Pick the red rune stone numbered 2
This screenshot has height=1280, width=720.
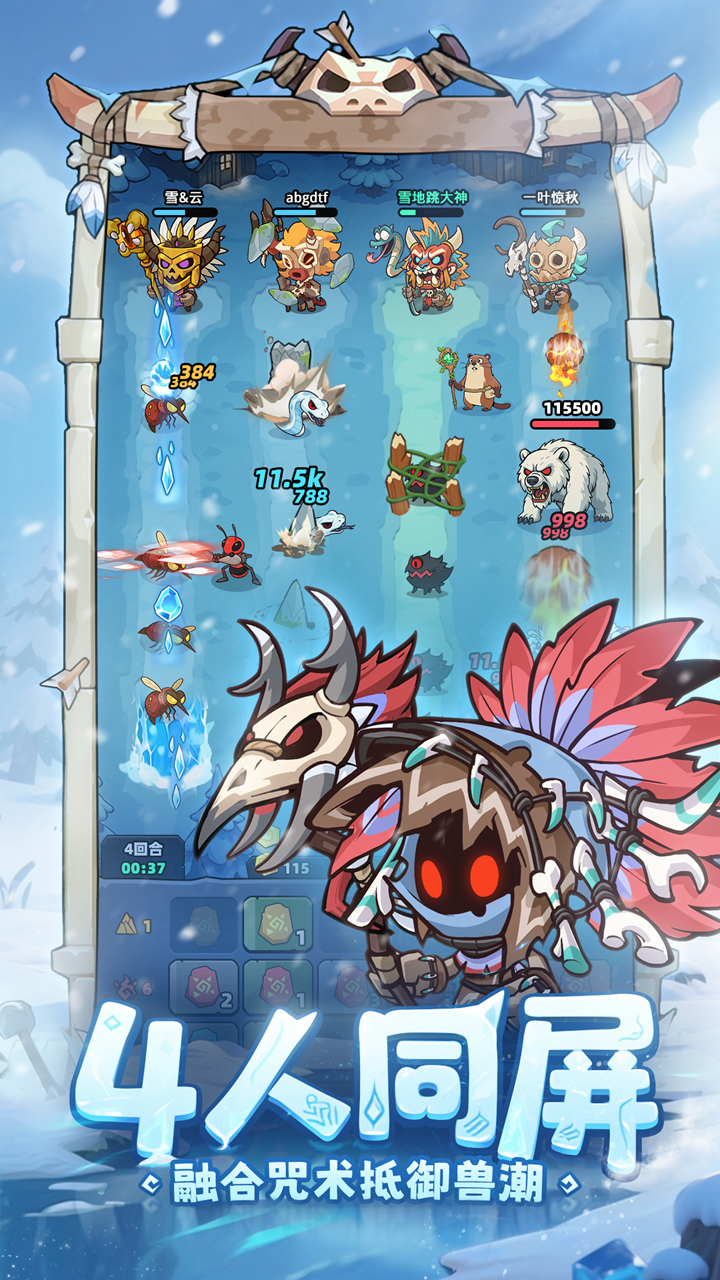click(203, 987)
